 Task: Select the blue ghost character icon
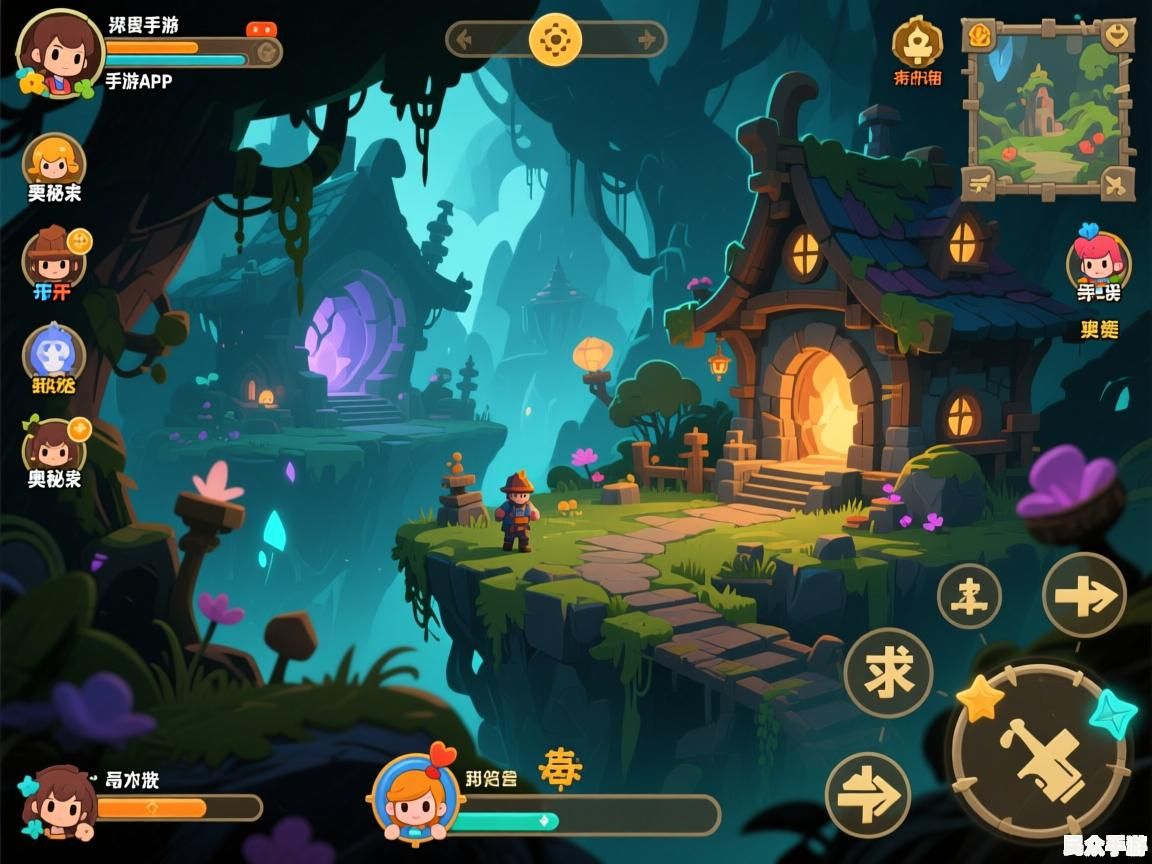[53, 352]
